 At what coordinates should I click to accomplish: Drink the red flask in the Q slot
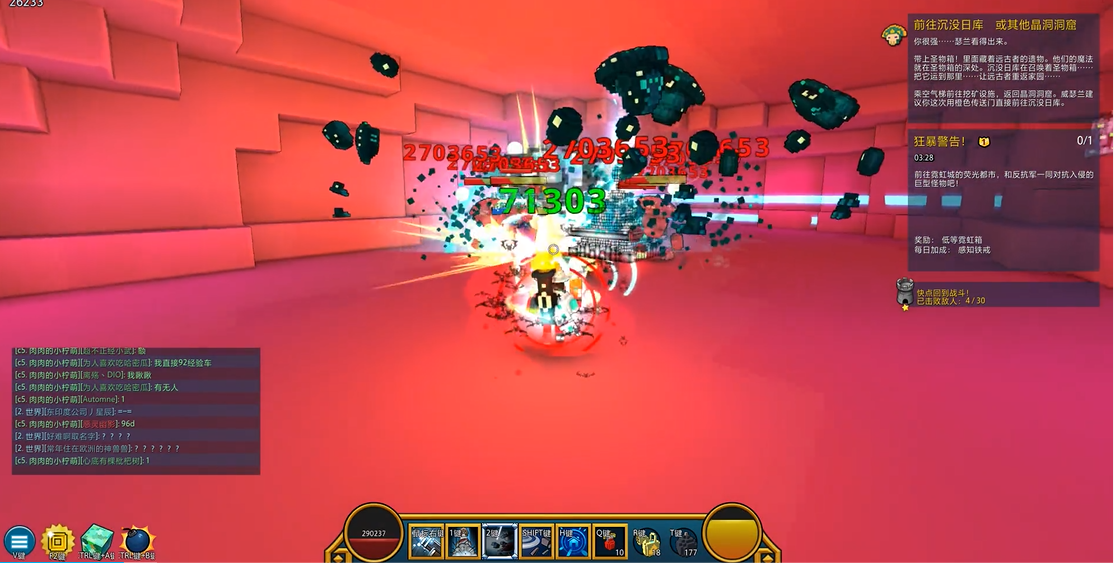click(x=609, y=541)
